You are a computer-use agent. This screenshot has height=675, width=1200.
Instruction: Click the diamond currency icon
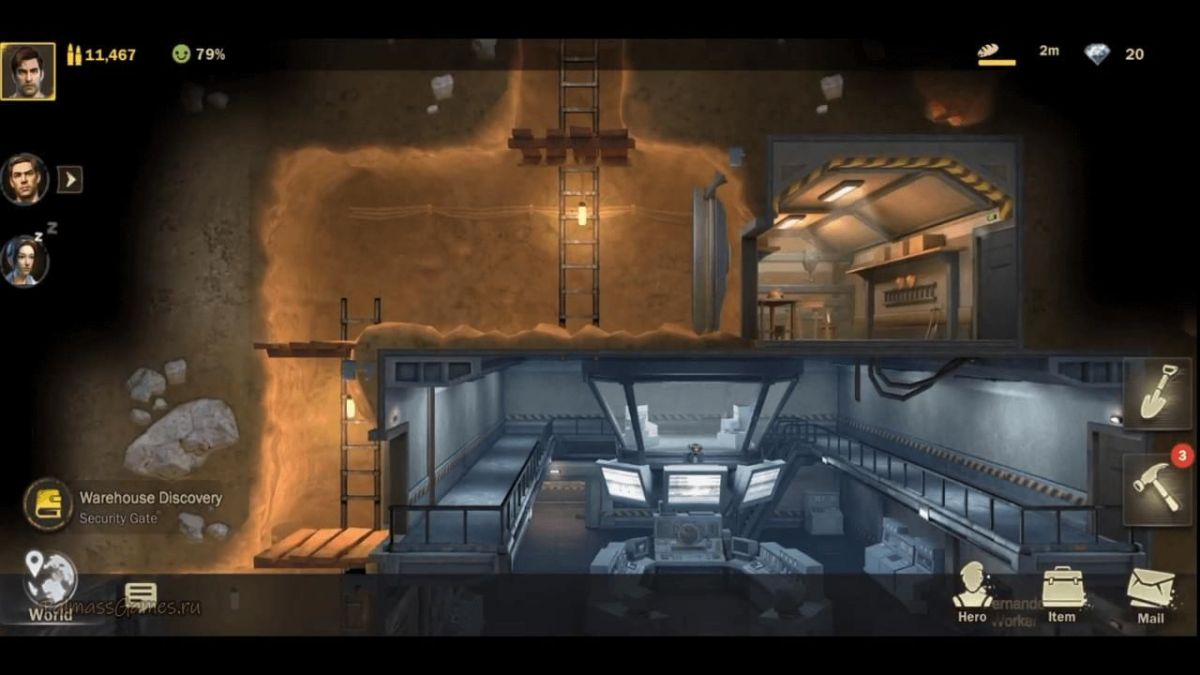(1097, 54)
